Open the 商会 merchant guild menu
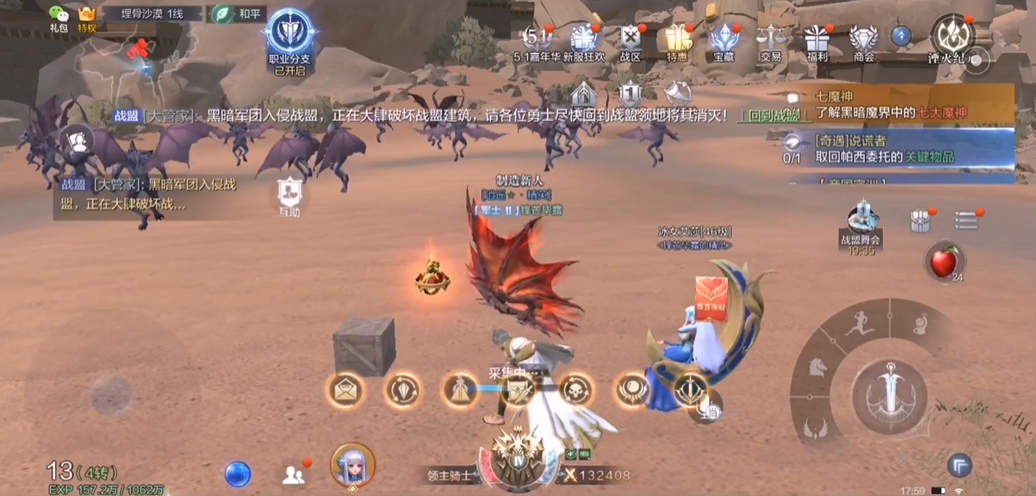 coord(864,40)
